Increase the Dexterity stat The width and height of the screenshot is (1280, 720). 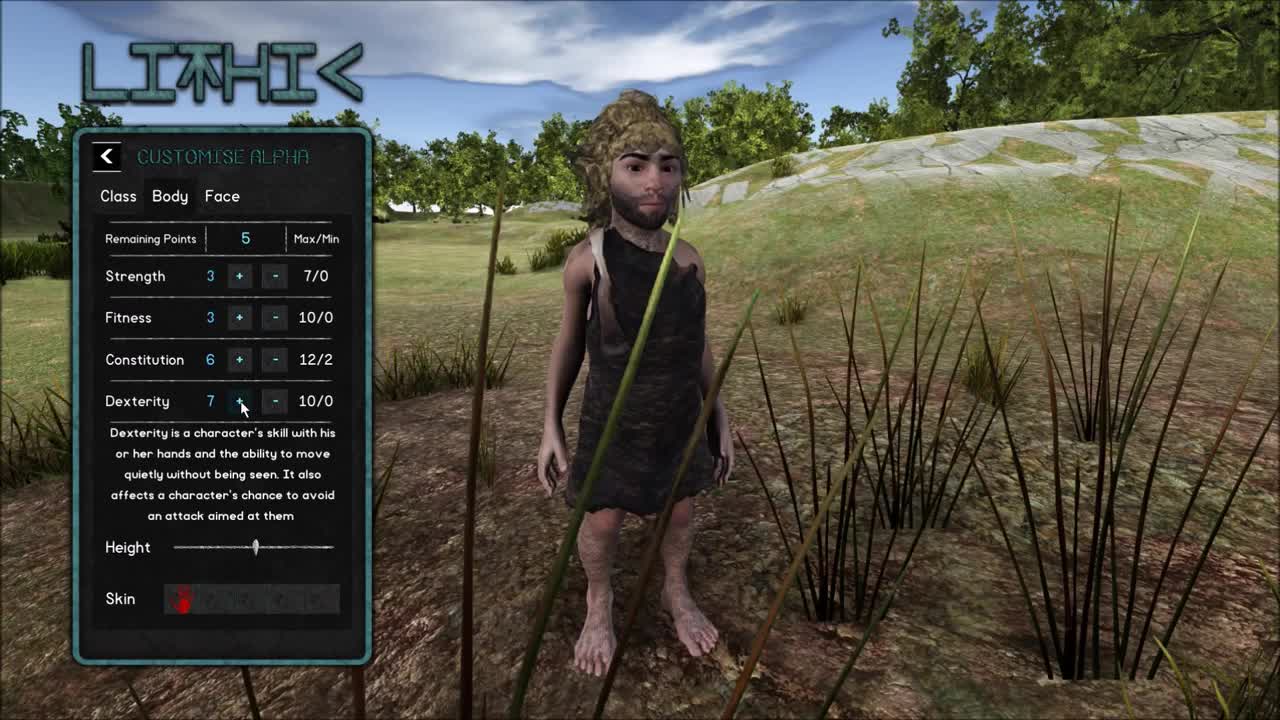(x=240, y=401)
